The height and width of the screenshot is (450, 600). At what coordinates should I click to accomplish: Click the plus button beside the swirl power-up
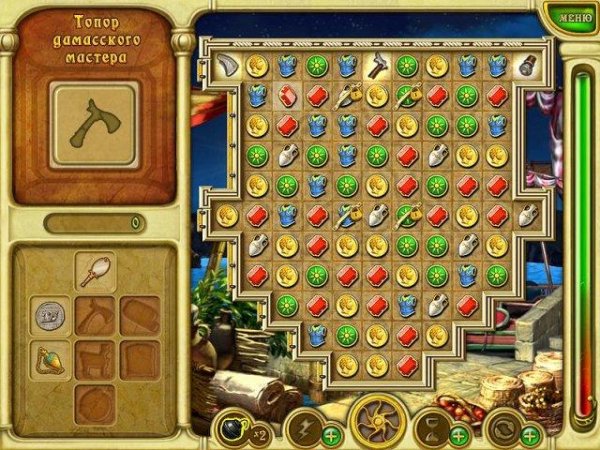[x=530, y=435]
